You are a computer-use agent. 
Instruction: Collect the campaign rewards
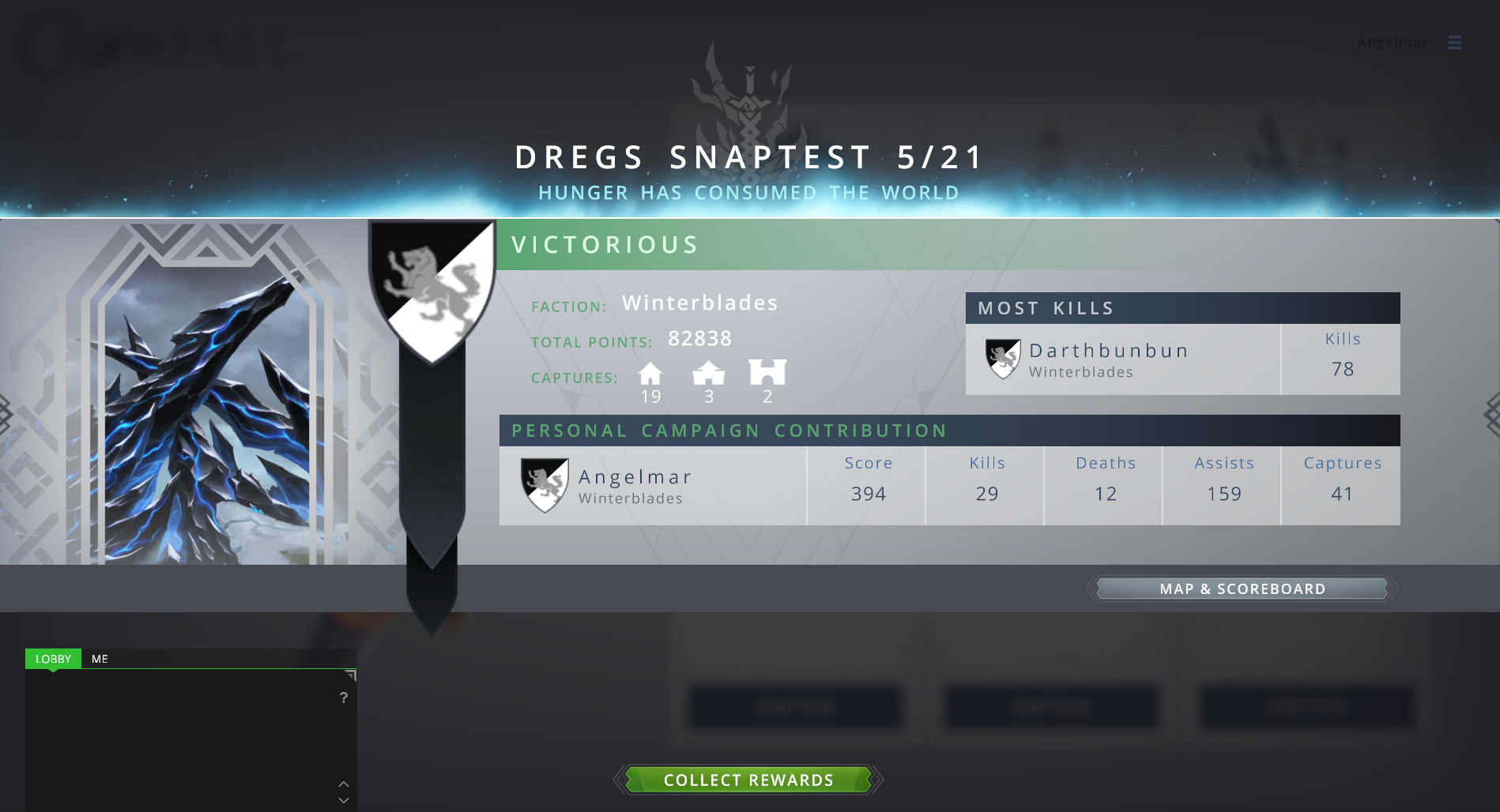(x=748, y=780)
